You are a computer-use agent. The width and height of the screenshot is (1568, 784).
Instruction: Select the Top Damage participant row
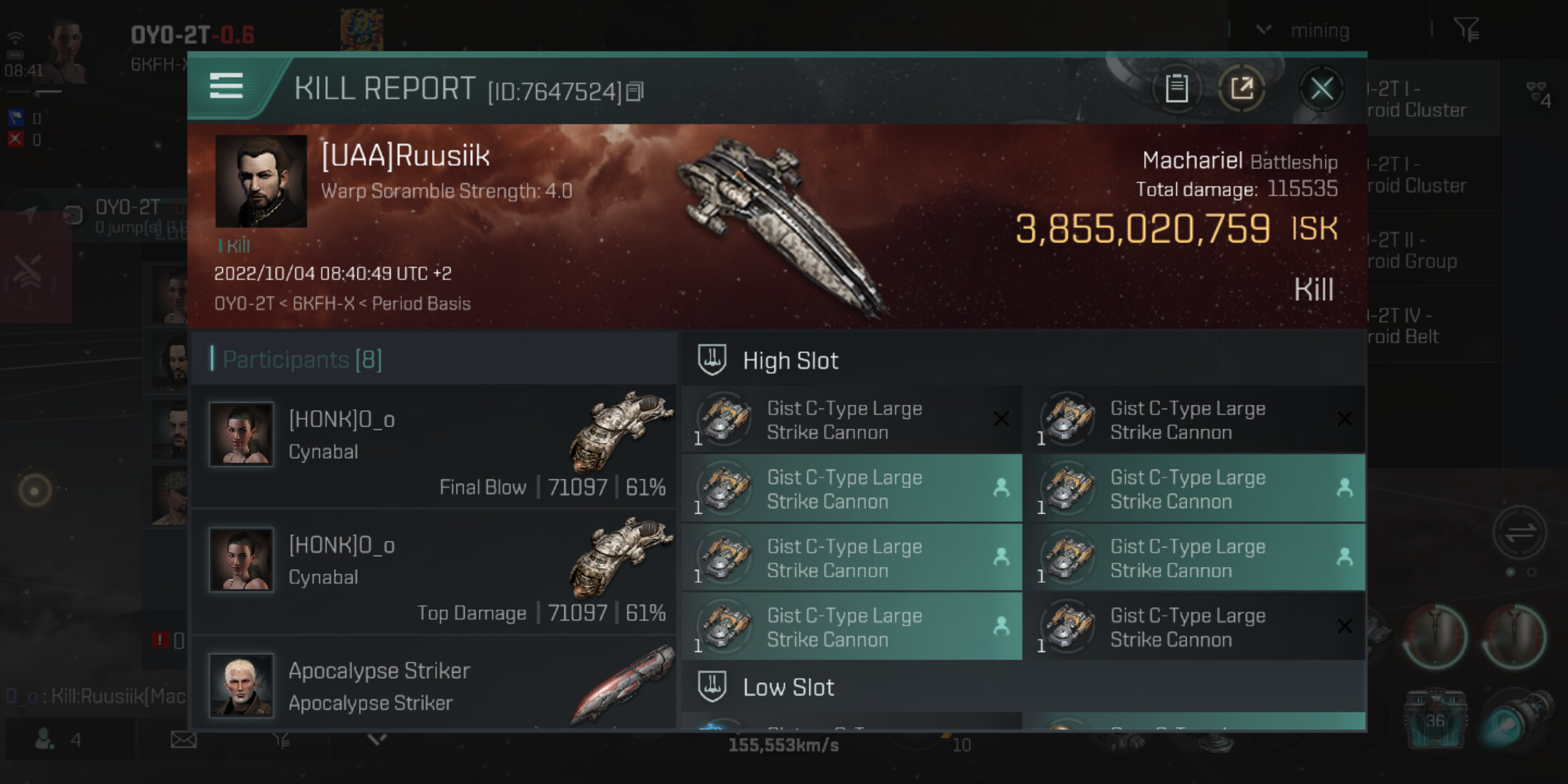pyautogui.click(x=436, y=572)
